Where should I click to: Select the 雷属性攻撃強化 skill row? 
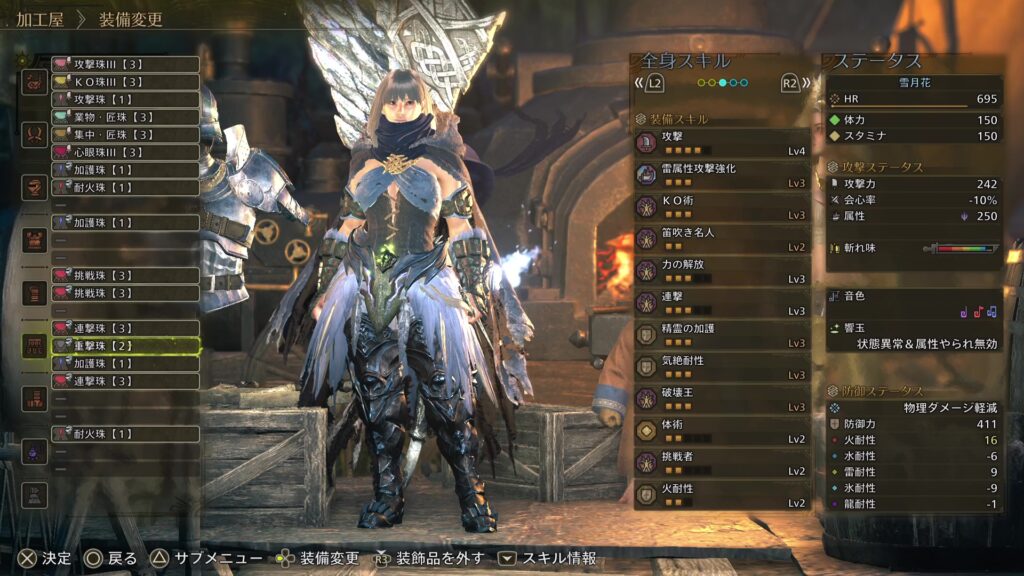[x=722, y=175]
